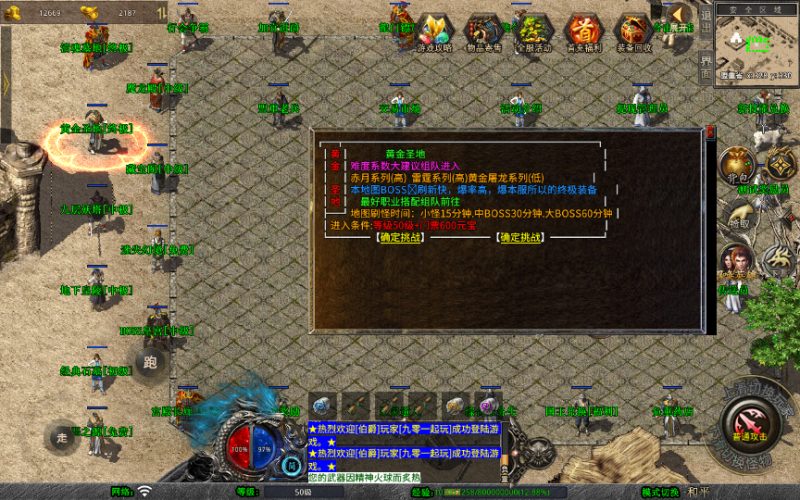Open the 背包 backpack
Image resolution: width=800 pixels, height=500 pixels.
[736, 163]
